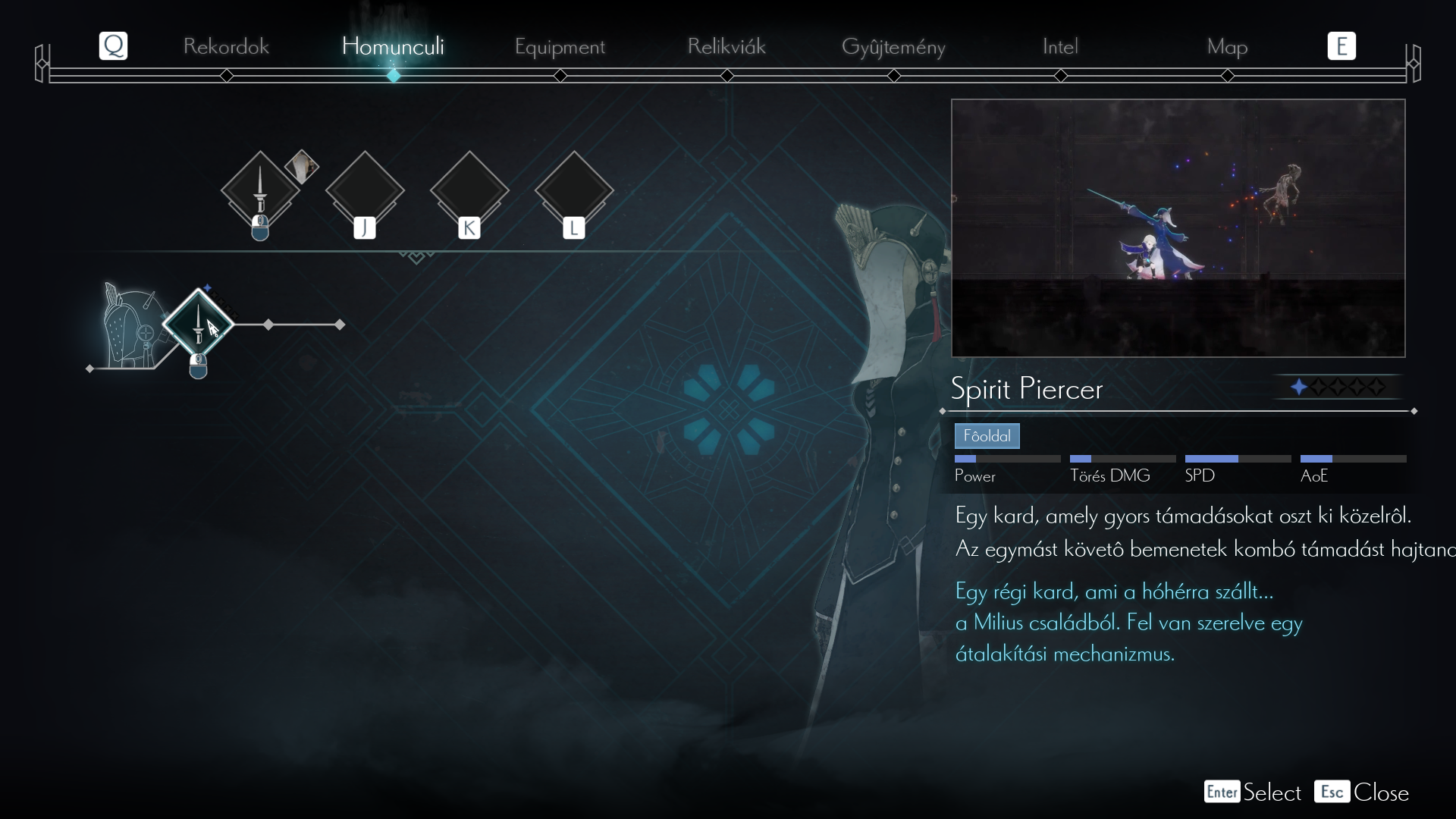The width and height of the screenshot is (1456, 819).
Task: Click the Főoldal tag
Action: pyautogui.click(x=987, y=436)
